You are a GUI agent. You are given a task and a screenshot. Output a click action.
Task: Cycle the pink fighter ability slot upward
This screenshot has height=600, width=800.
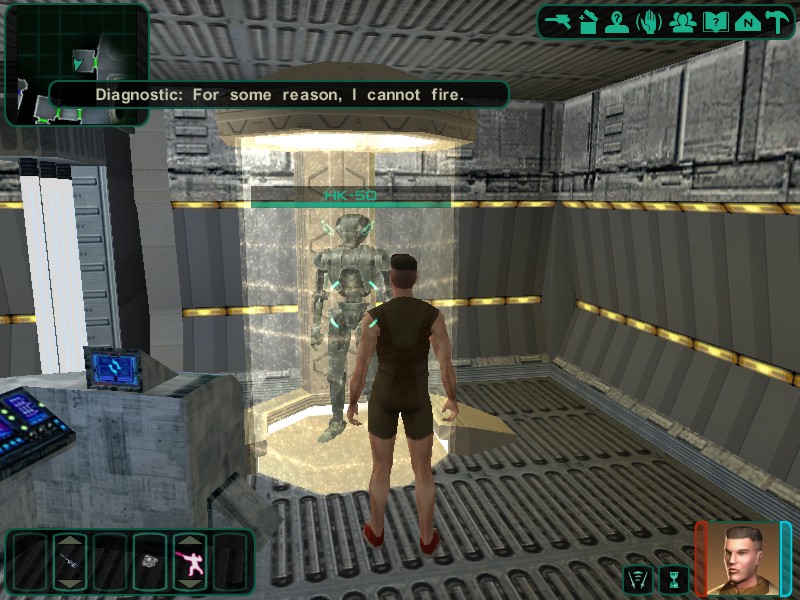pyautogui.click(x=190, y=541)
